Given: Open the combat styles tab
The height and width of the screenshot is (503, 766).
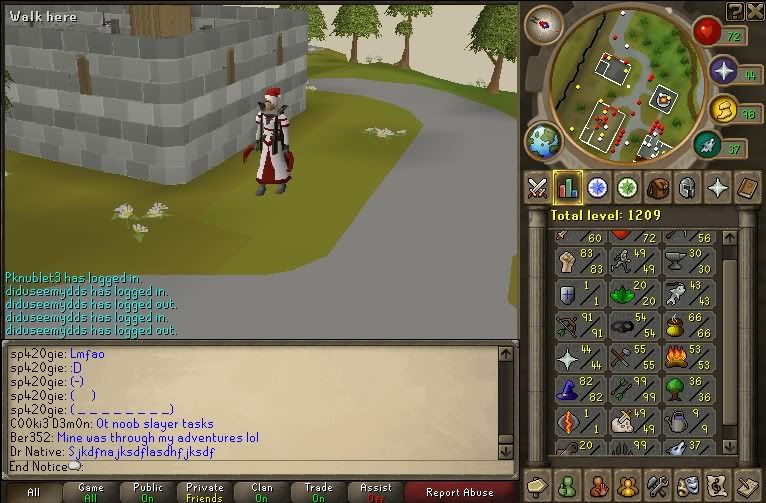Looking at the screenshot, I should (537, 187).
